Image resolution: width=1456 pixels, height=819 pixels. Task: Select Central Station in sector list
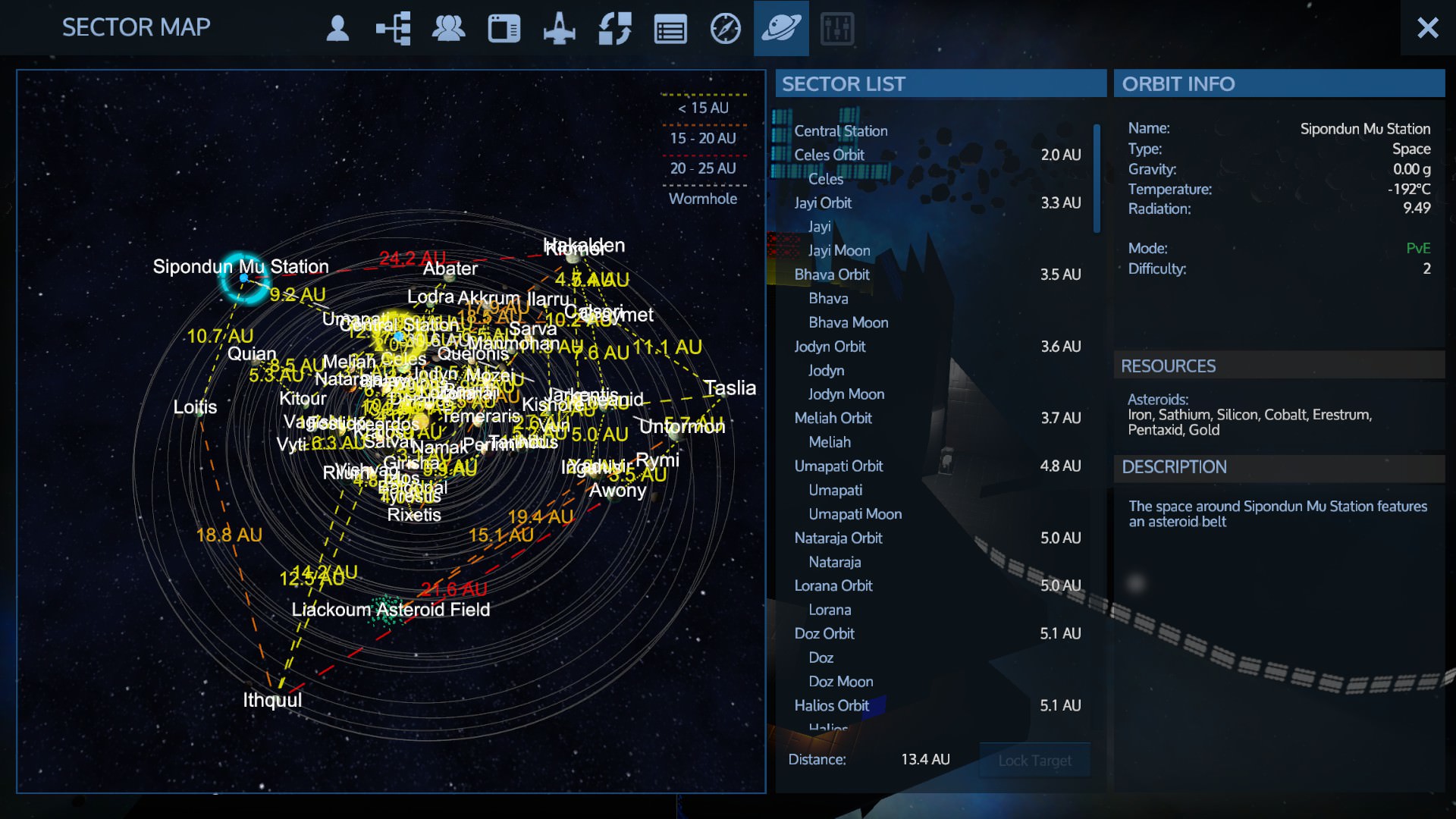pos(840,130)
